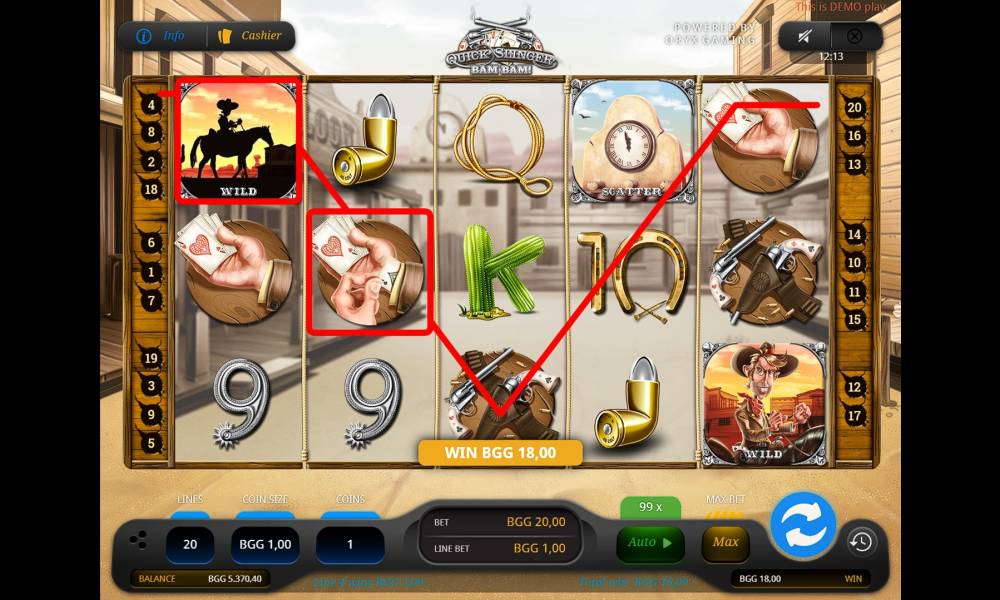
Task: Start Auto spin
Action: click(x=649, y=543)
